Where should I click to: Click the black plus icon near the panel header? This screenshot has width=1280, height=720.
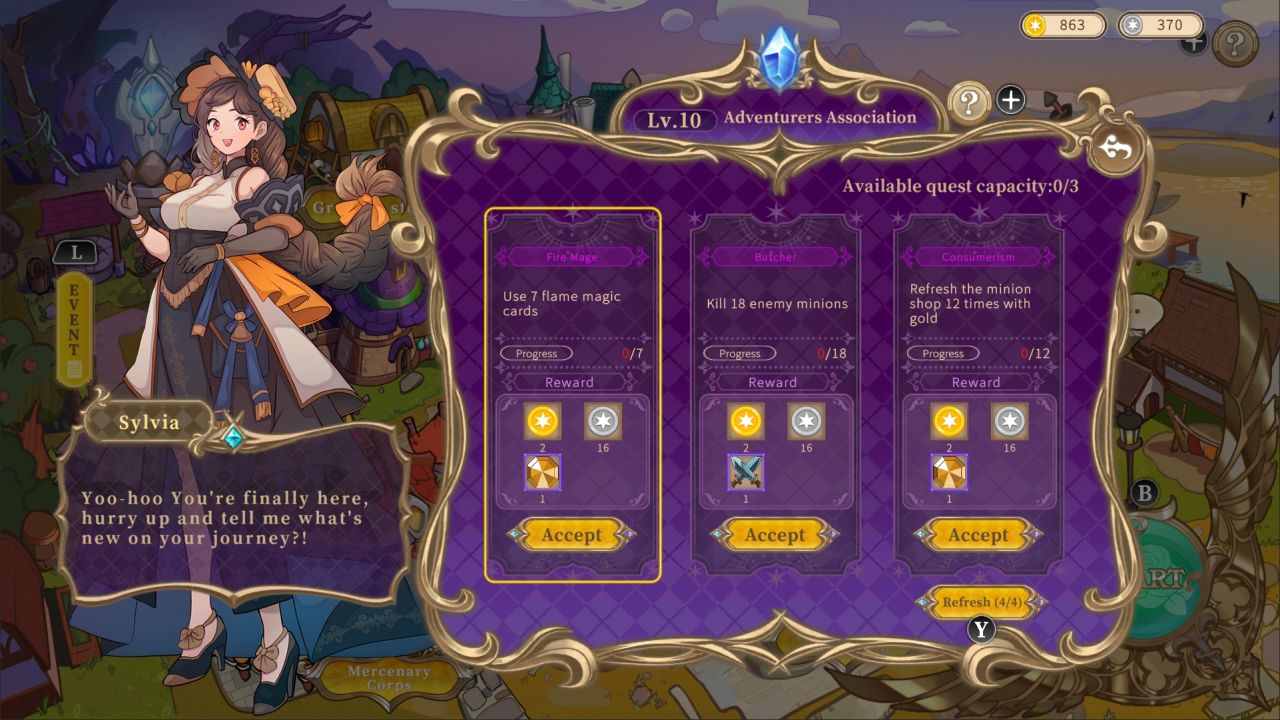[x=1012, y=99]
